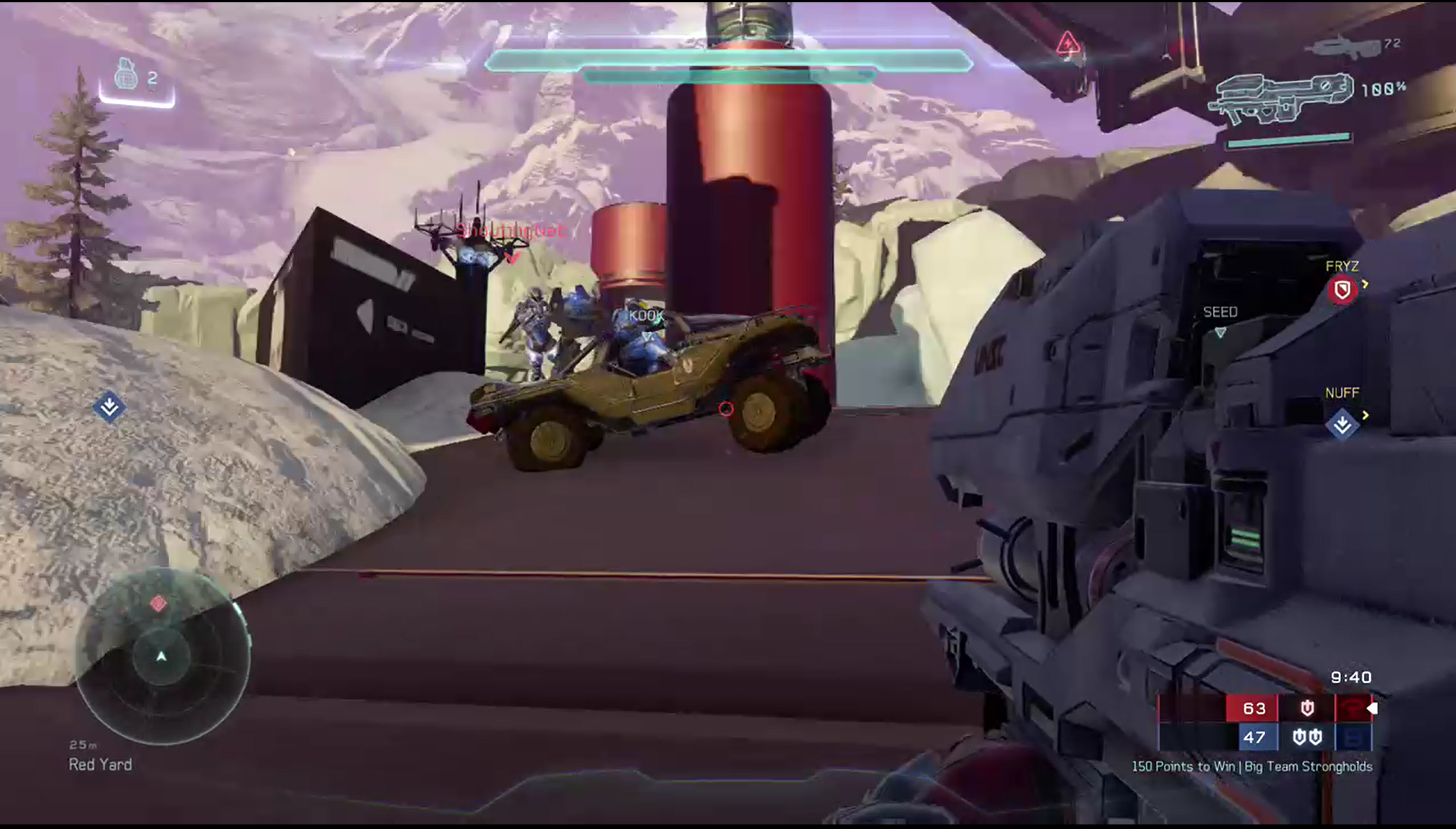The width and height of the screenshot is (1456, 829).
Task: Select the frag grenade icon
Action: [x=126, y=75]
